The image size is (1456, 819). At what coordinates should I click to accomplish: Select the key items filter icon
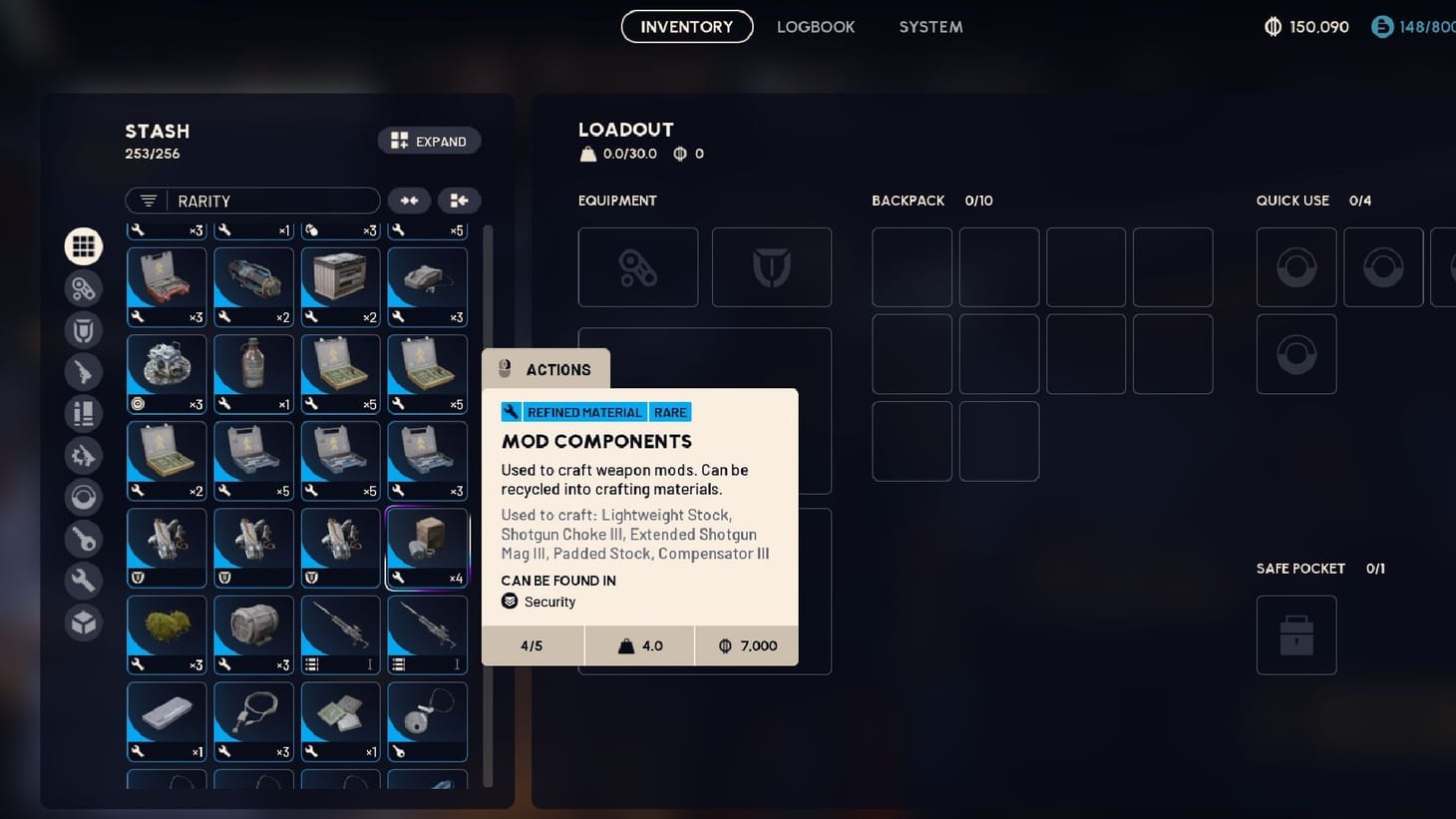(84, 539)
